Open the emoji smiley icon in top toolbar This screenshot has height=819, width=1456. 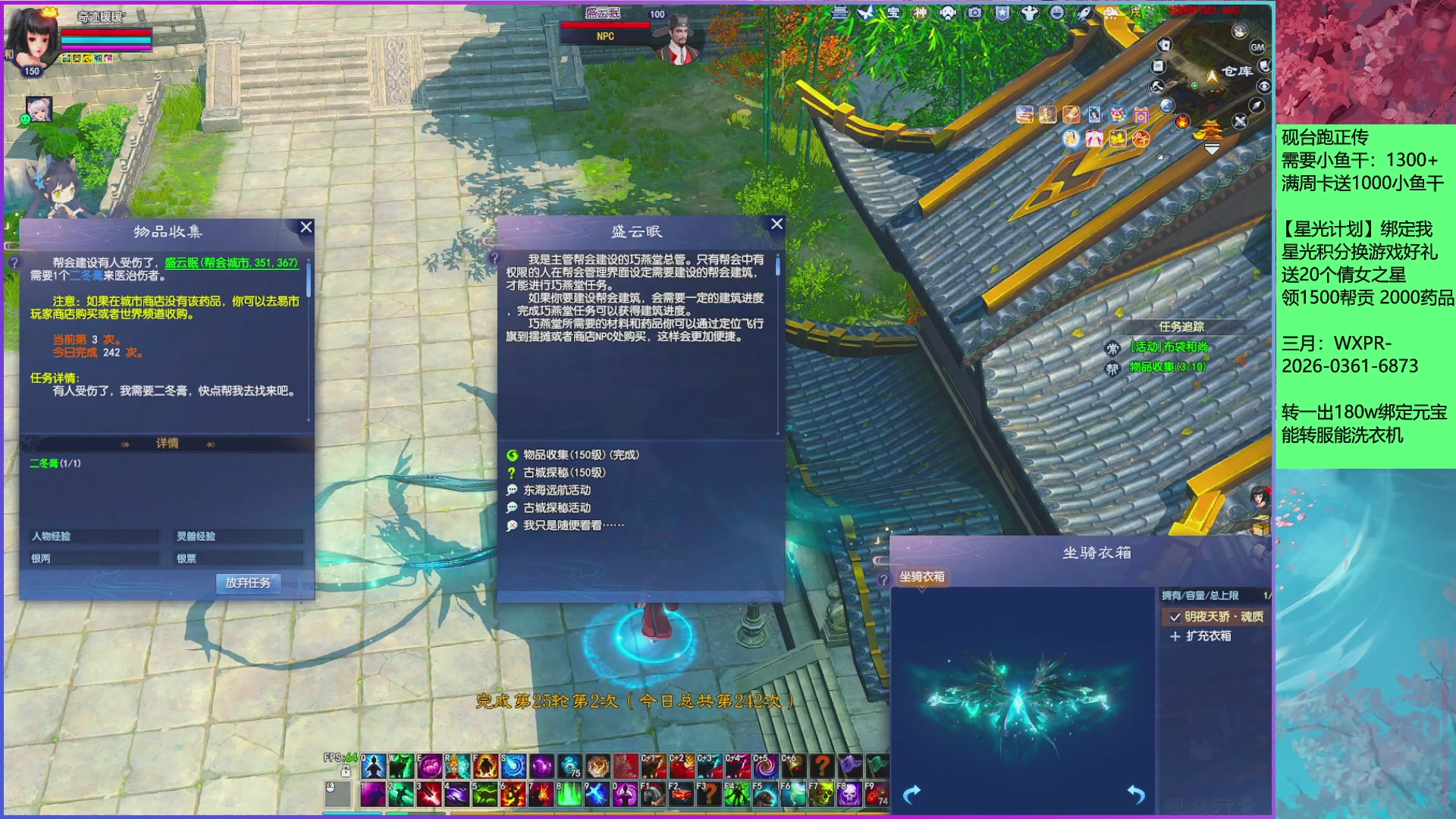pyautogui.click(x=1055, y=14)
